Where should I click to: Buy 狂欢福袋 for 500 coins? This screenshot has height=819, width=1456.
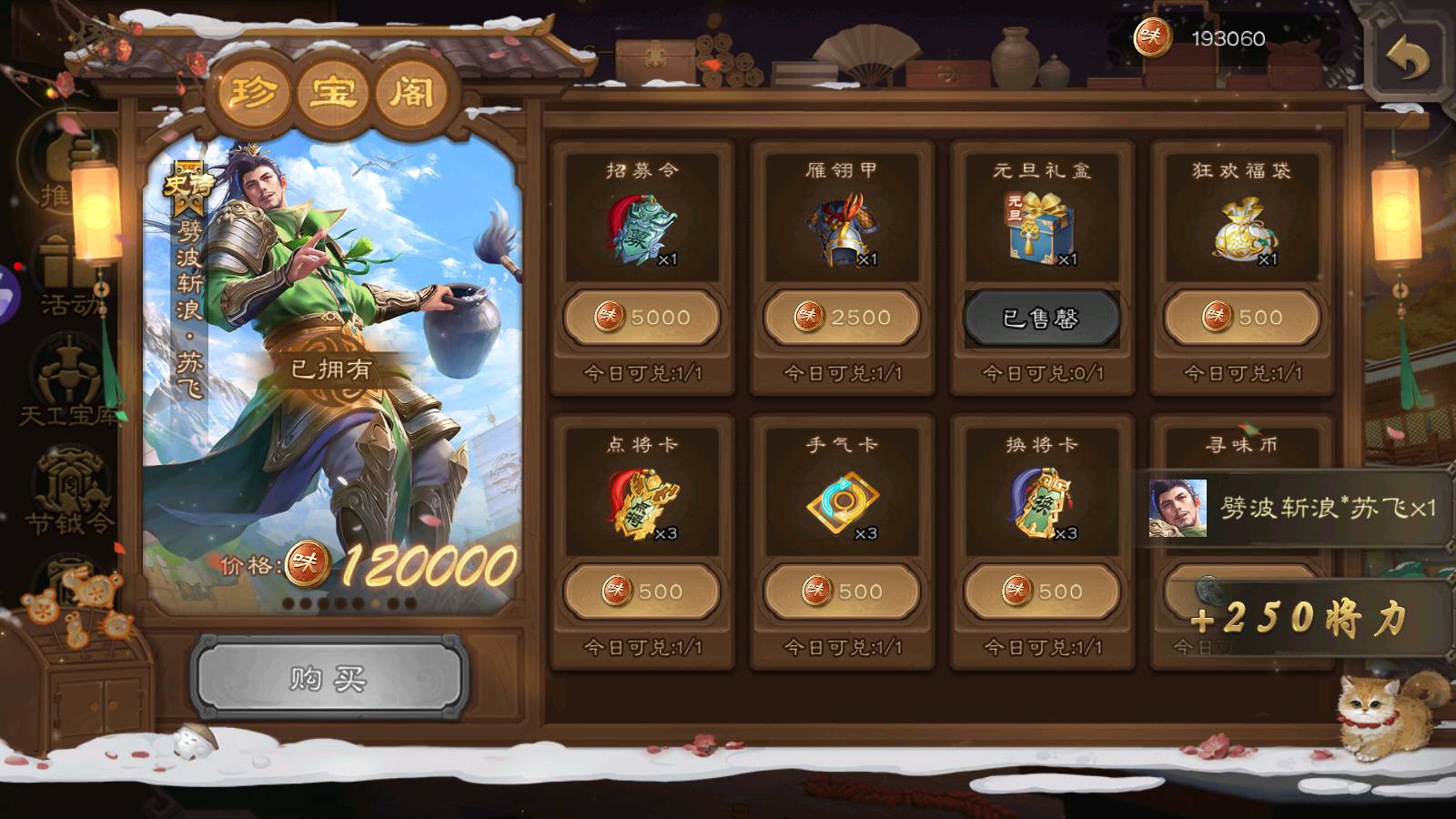point(1242,318)
